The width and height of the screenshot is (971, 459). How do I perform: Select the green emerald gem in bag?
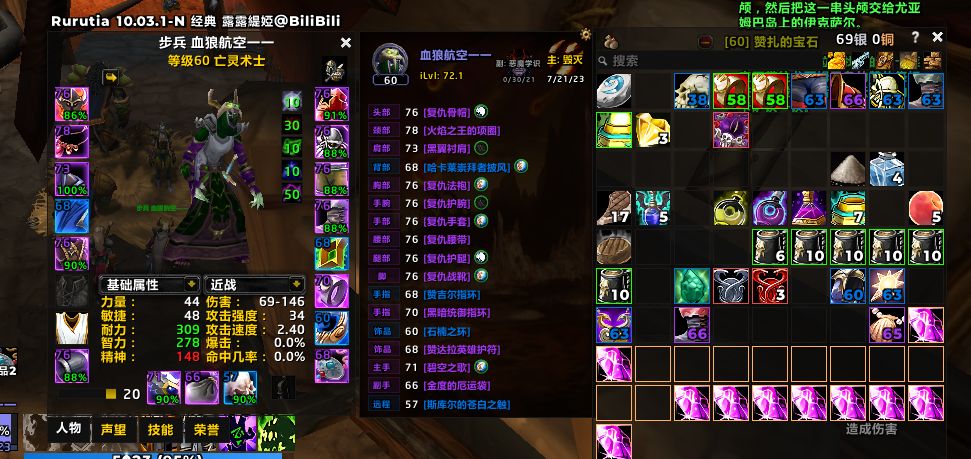692,285
